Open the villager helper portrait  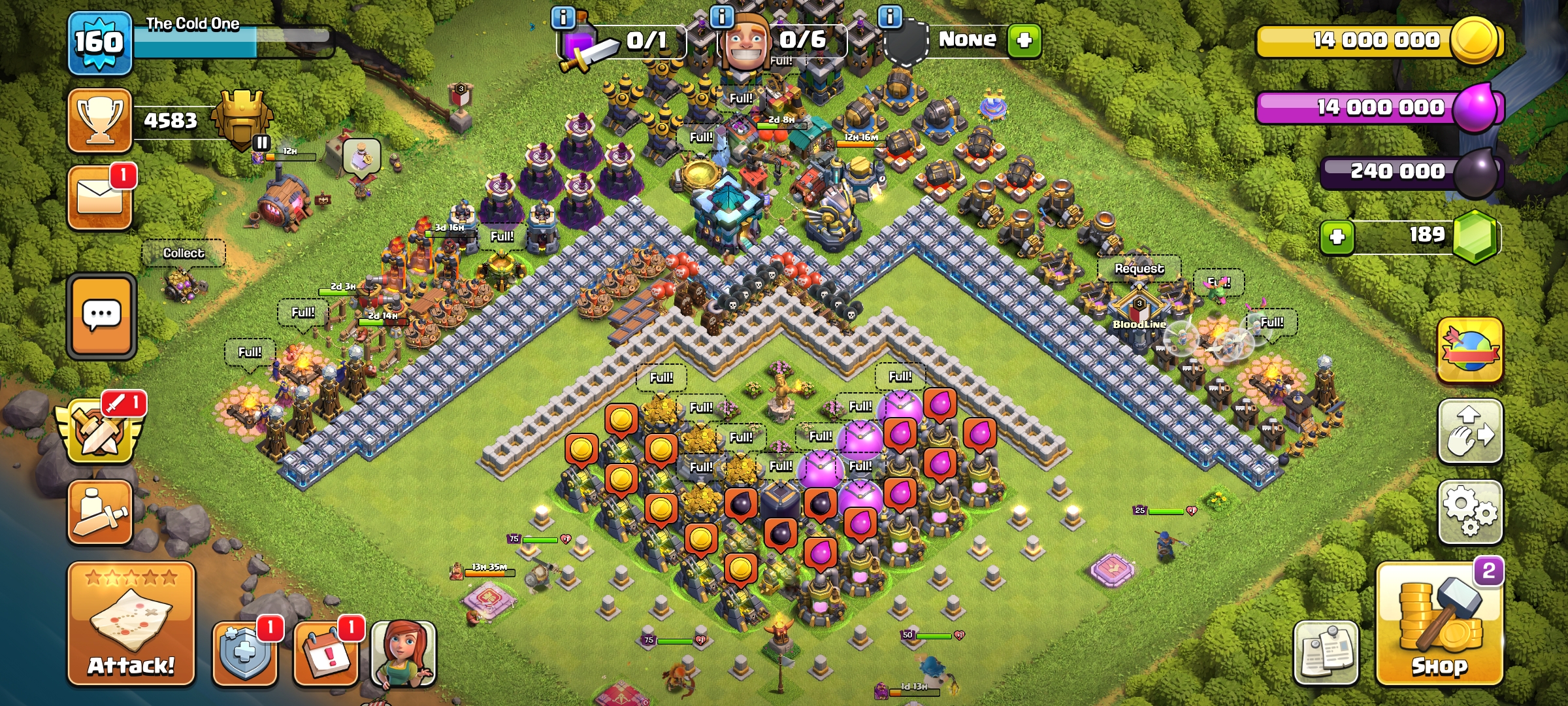[x=403, y=652]
